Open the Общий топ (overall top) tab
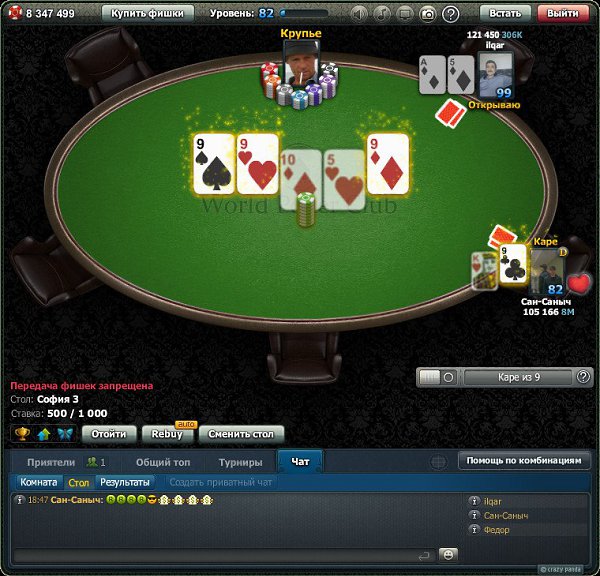 click(163, 462)
